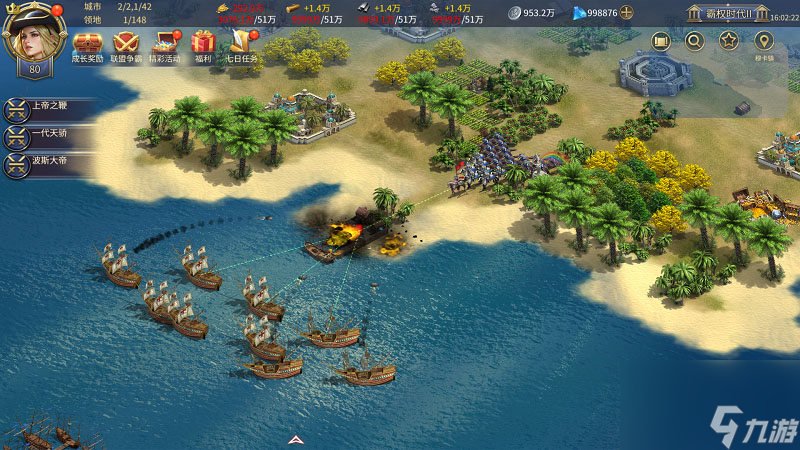Open the 成长奖励 treasure chest

tap(87, 43)
